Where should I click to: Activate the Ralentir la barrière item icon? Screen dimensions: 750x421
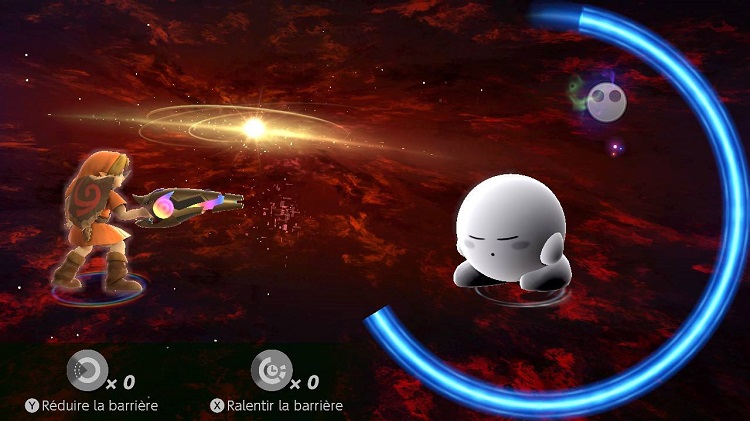(270, 369)
